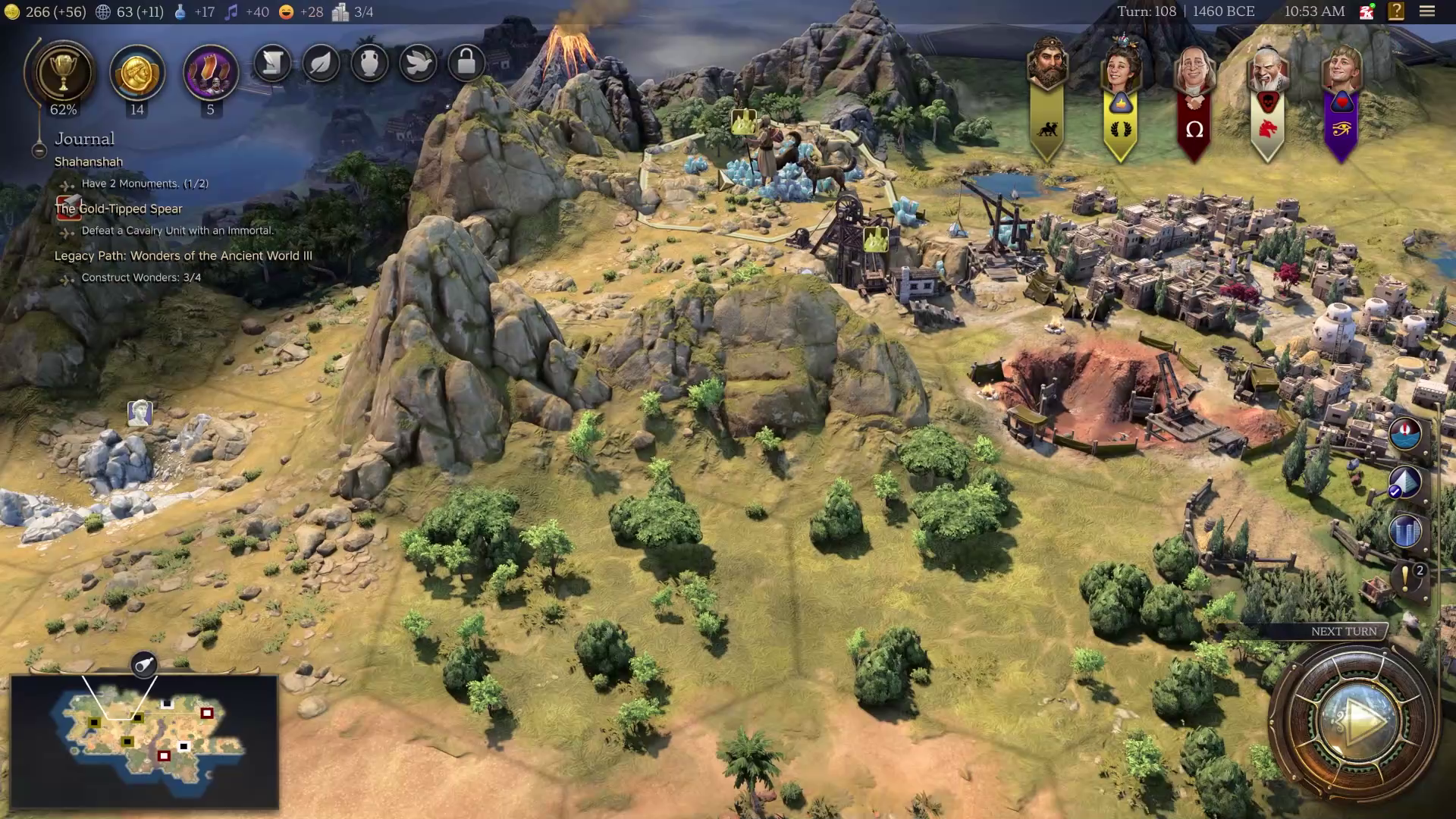
Task: Open the hamburger game menu
Action: pos(1427,11)
